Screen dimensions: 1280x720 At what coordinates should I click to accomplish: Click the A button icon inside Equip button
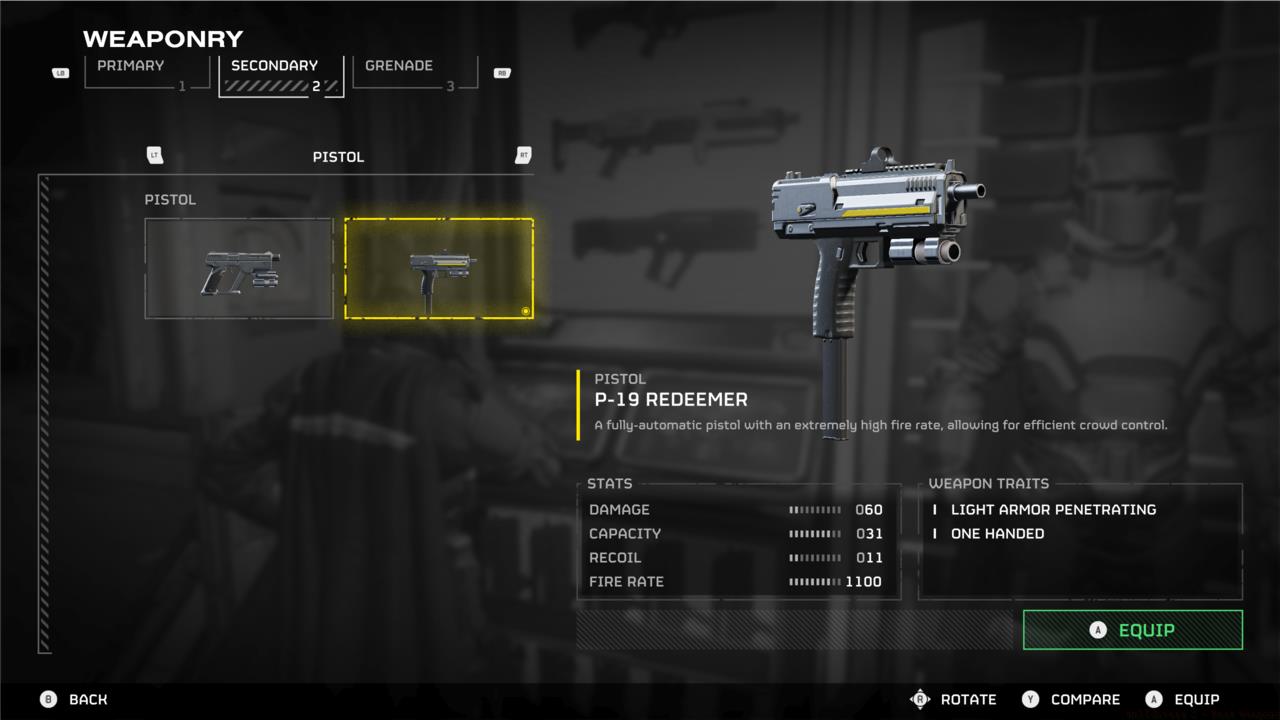1096,630
